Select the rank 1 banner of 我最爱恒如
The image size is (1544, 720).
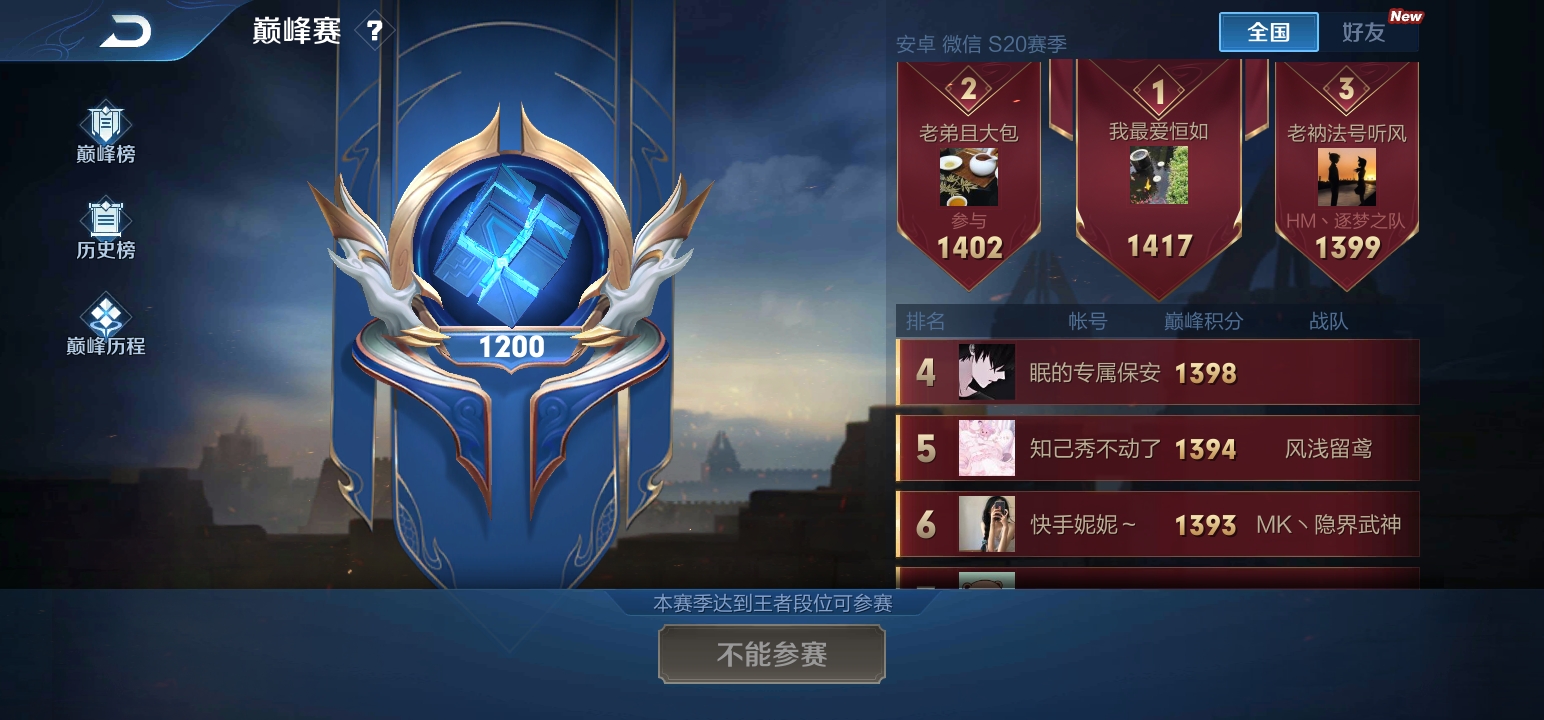(1158, 160)
